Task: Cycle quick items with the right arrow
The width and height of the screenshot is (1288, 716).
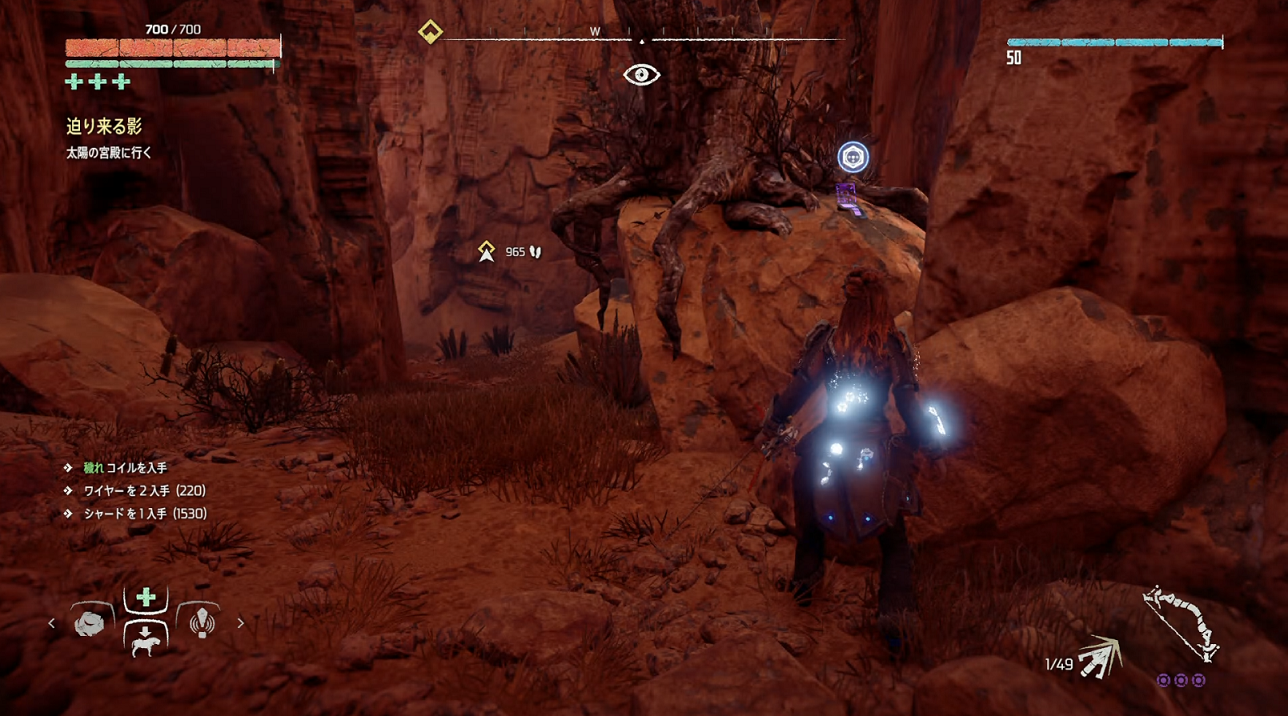Action: point(240,623)
